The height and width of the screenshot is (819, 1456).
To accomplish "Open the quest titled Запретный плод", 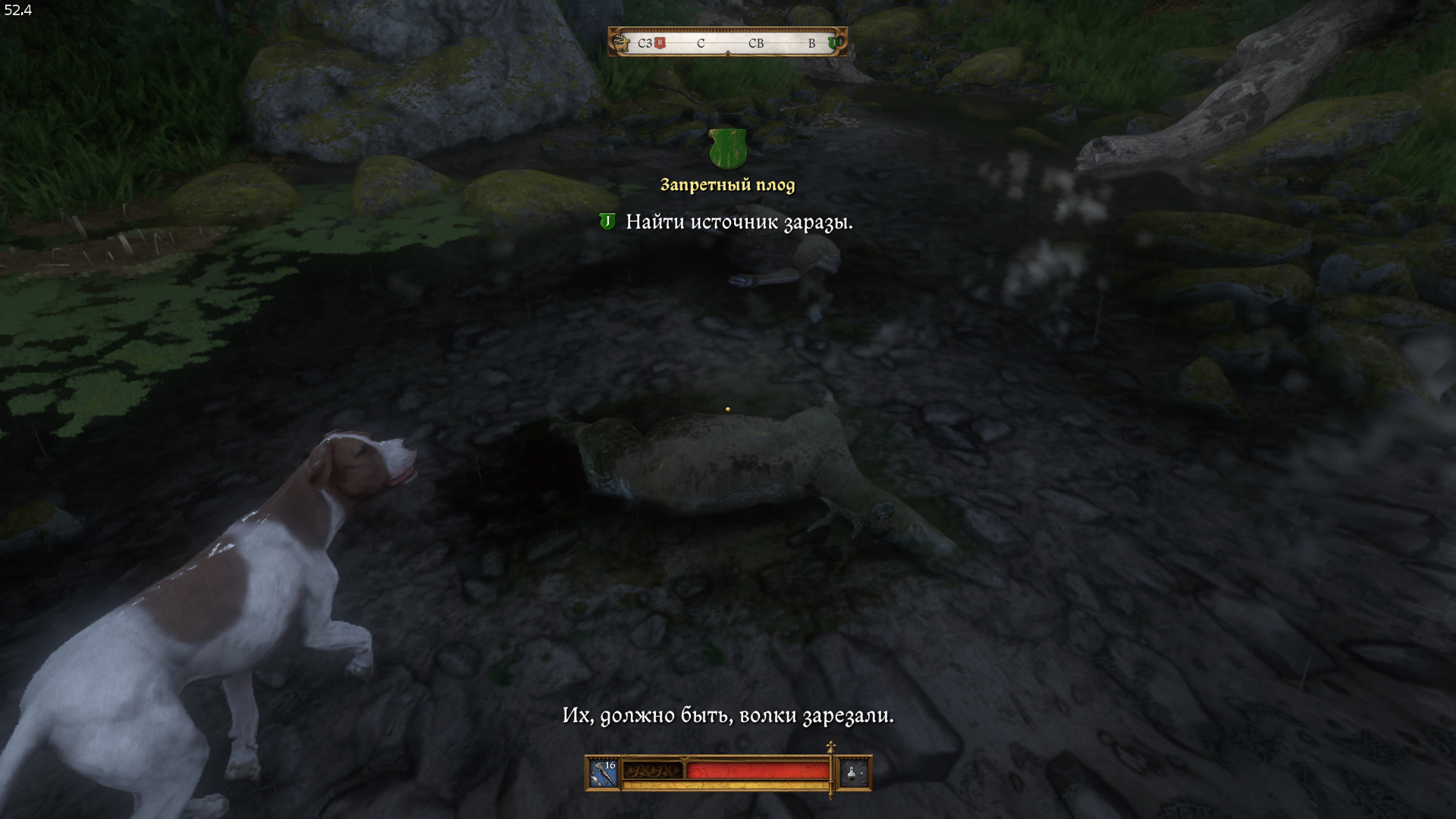I will [x=727, y=185].
